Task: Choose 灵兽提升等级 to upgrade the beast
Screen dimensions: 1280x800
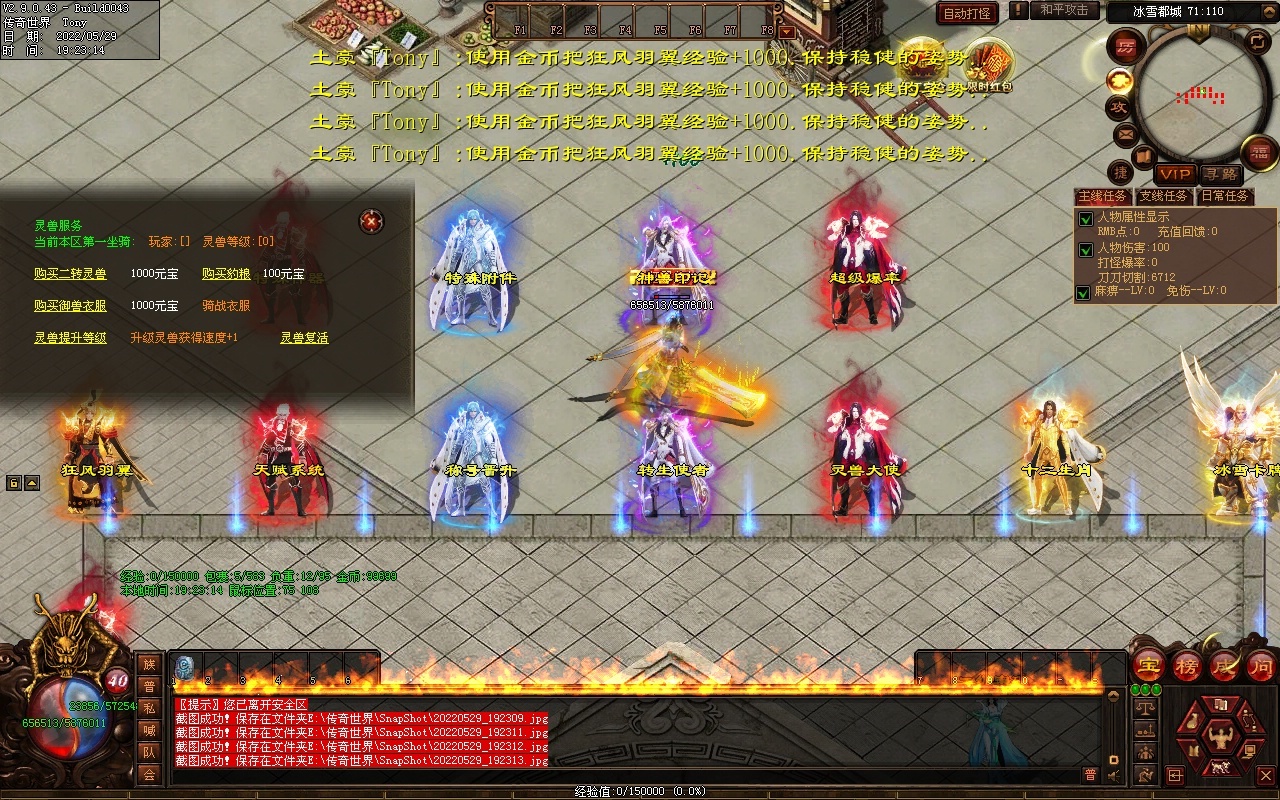Action: [70, 338]
